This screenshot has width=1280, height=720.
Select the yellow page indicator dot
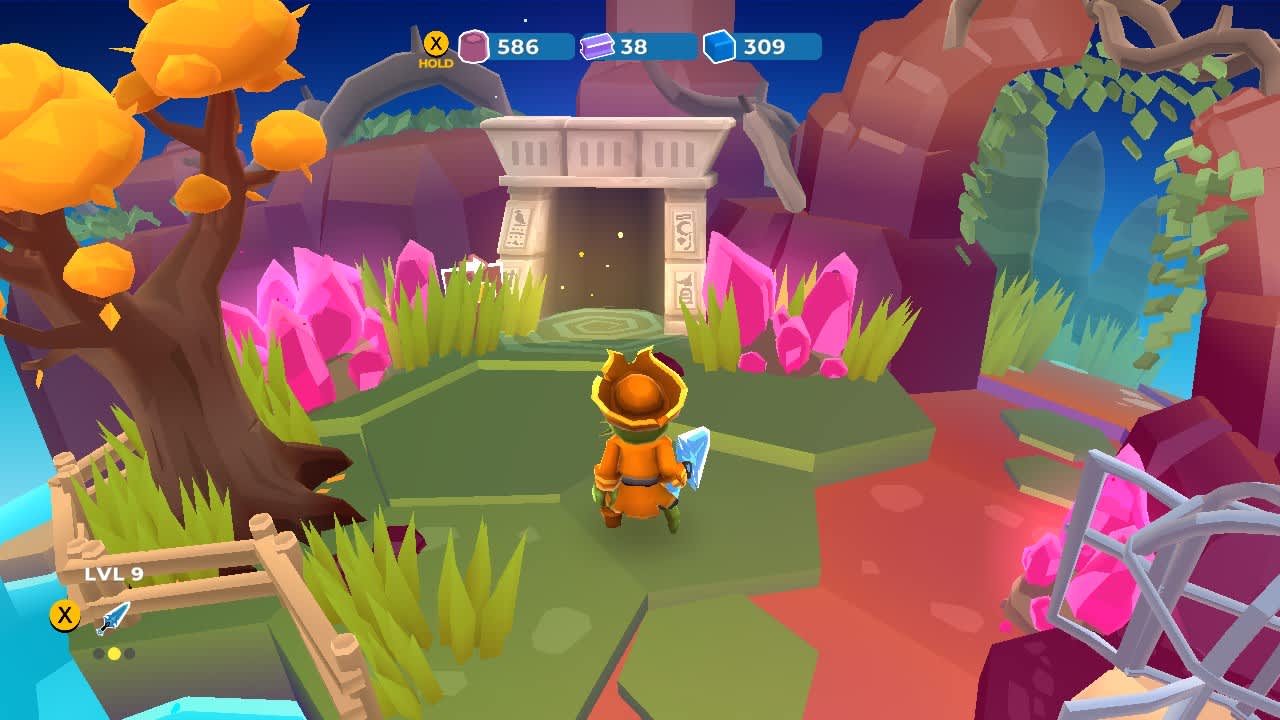(114, 653)
